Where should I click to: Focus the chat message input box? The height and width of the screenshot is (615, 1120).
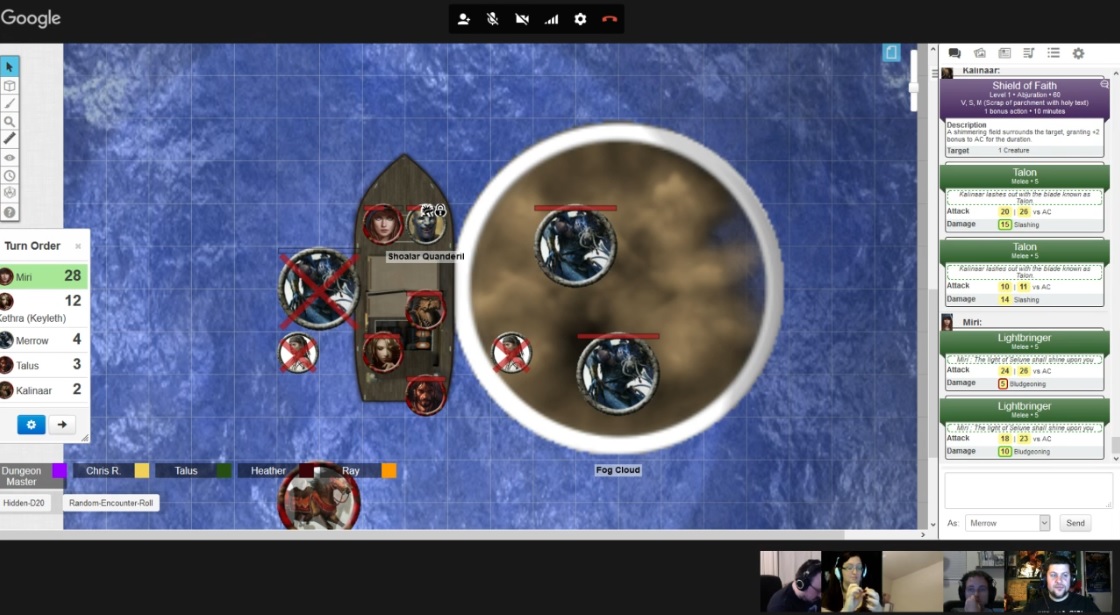(1028, 490)
